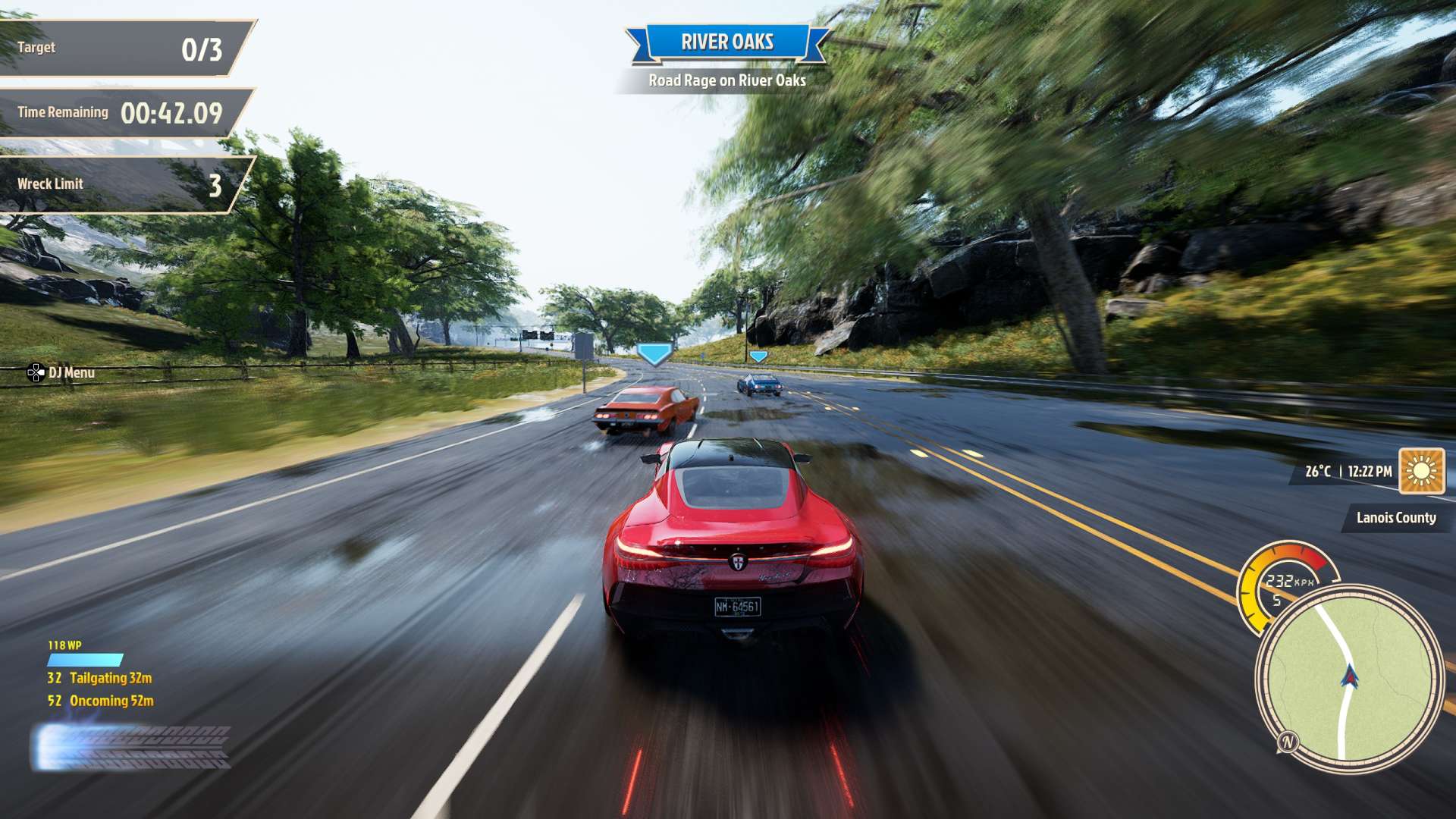Select the target marker above the blue car
Screen dimensions: 1456x819
758,356
